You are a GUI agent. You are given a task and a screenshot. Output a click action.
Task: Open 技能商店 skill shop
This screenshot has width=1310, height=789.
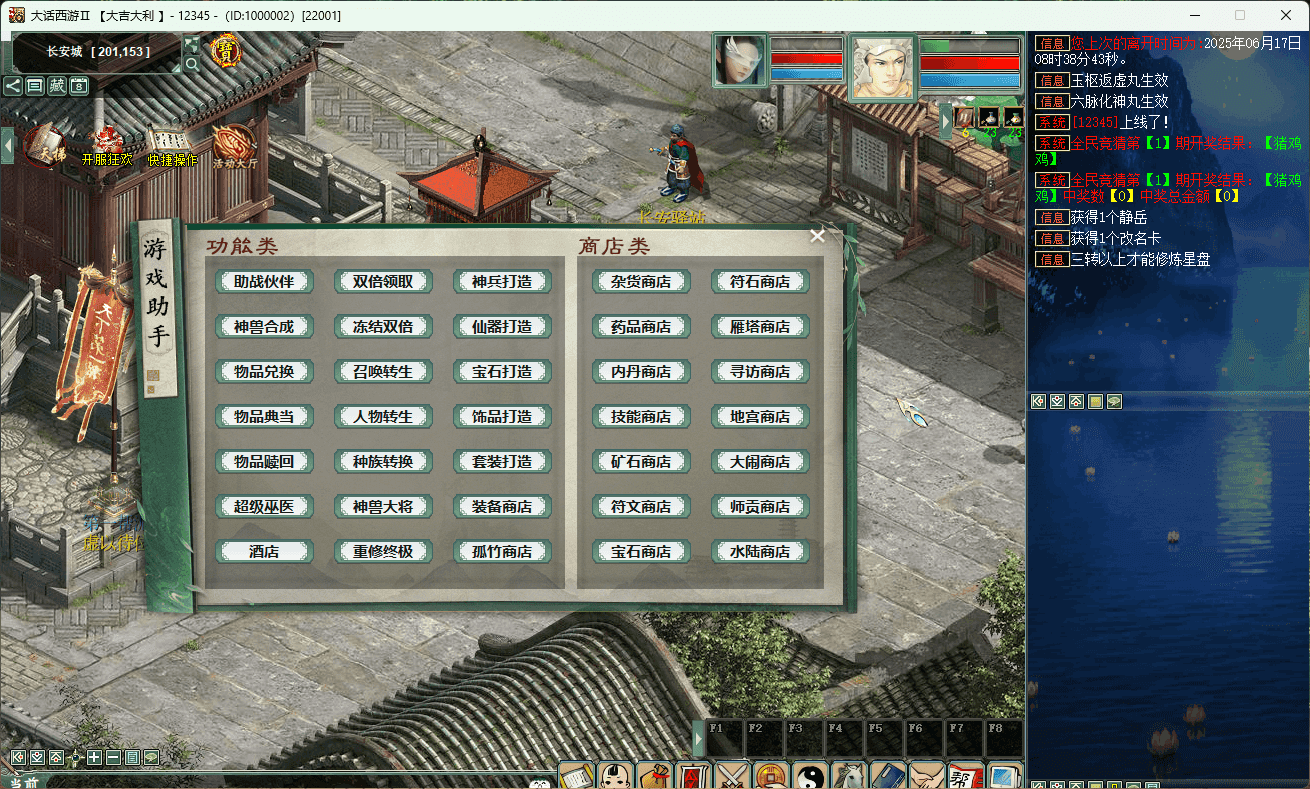[x=641, y=417]
